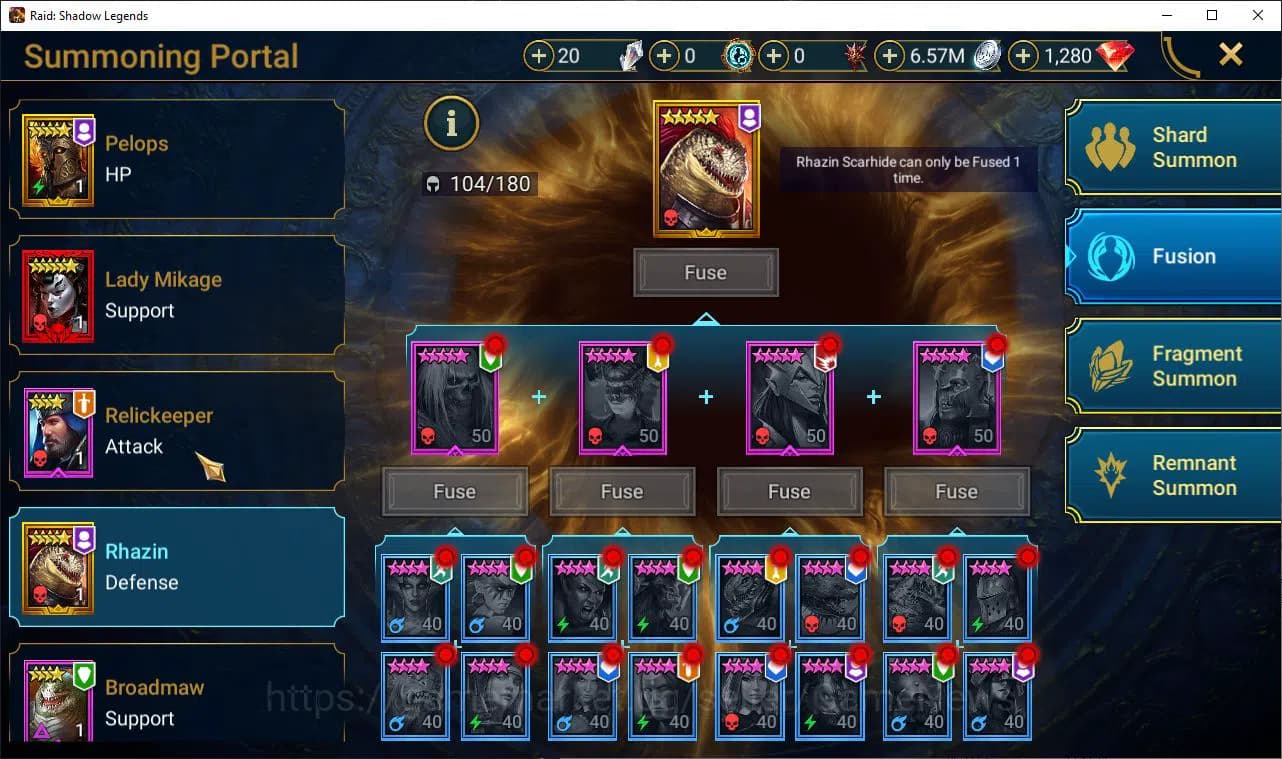Click the upward arrow above the ingredient row

point(706,318)
